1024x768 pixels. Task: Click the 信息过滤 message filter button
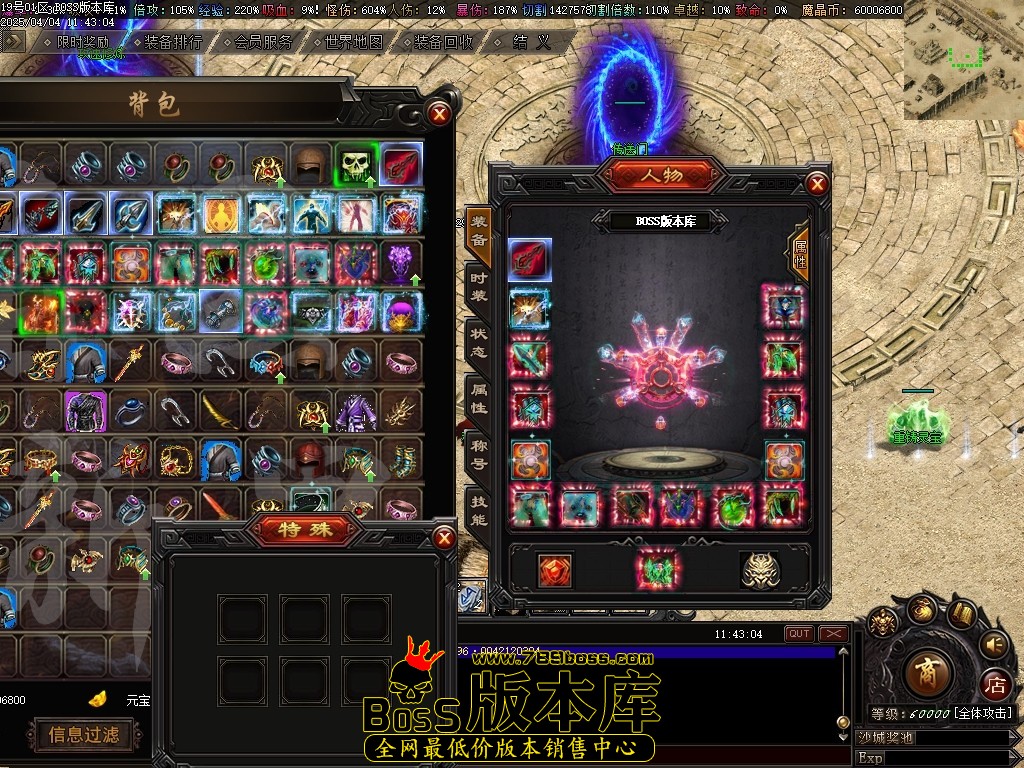(x=84, y=735)
